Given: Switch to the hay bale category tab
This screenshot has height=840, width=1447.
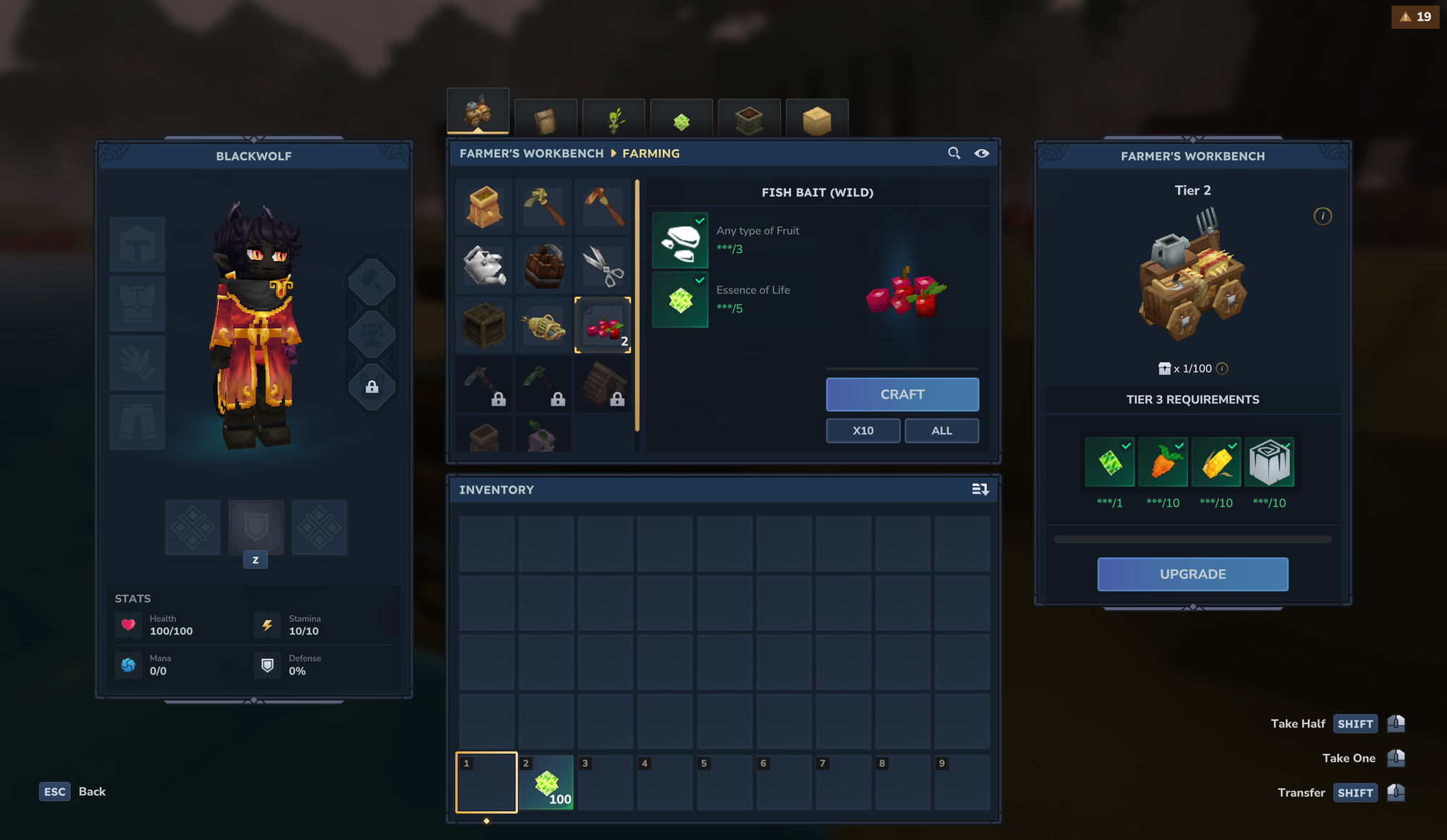Looking at the screenshot, I should [x=817, y=119].
